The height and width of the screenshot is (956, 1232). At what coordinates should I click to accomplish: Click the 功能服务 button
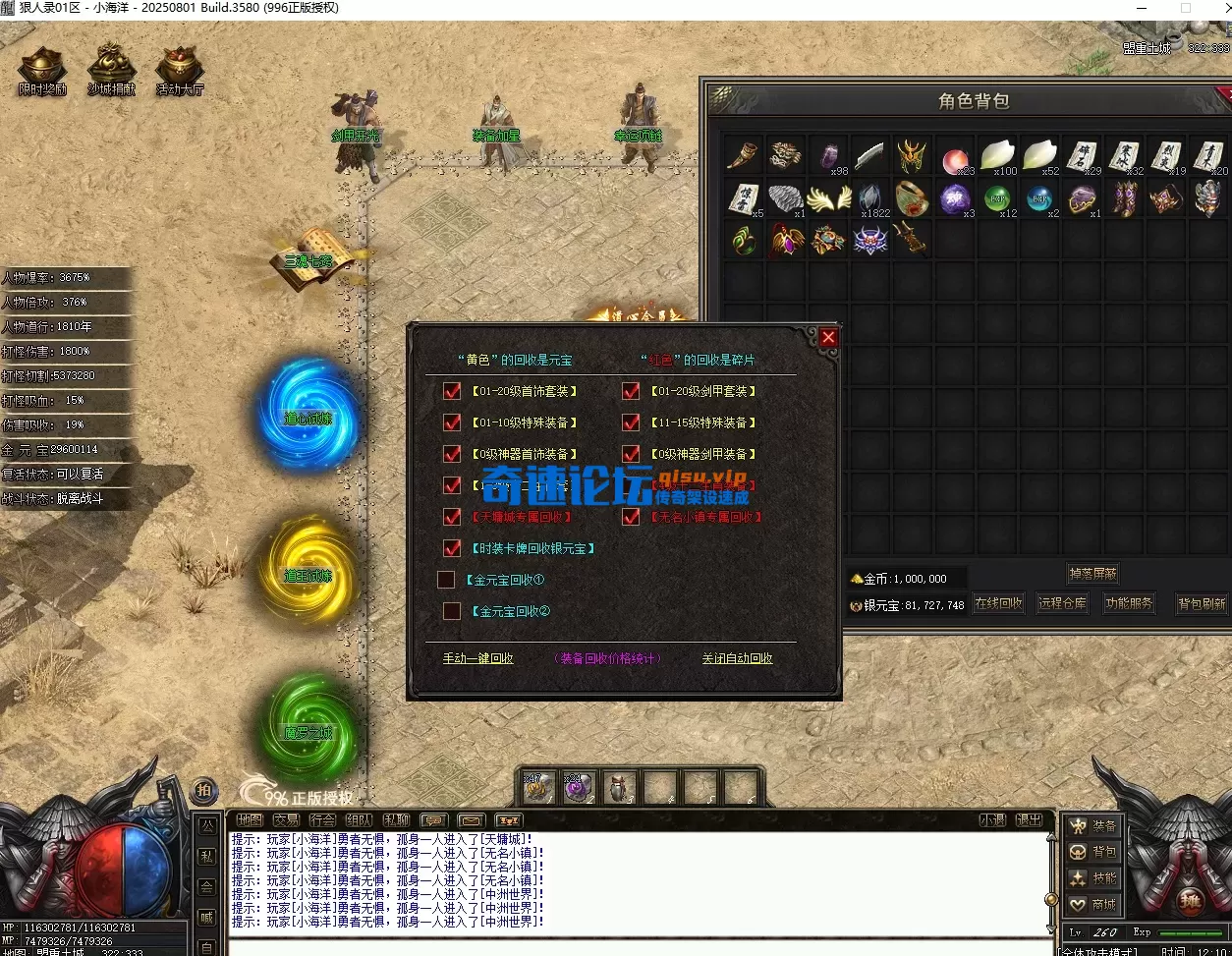(1129, 603)
